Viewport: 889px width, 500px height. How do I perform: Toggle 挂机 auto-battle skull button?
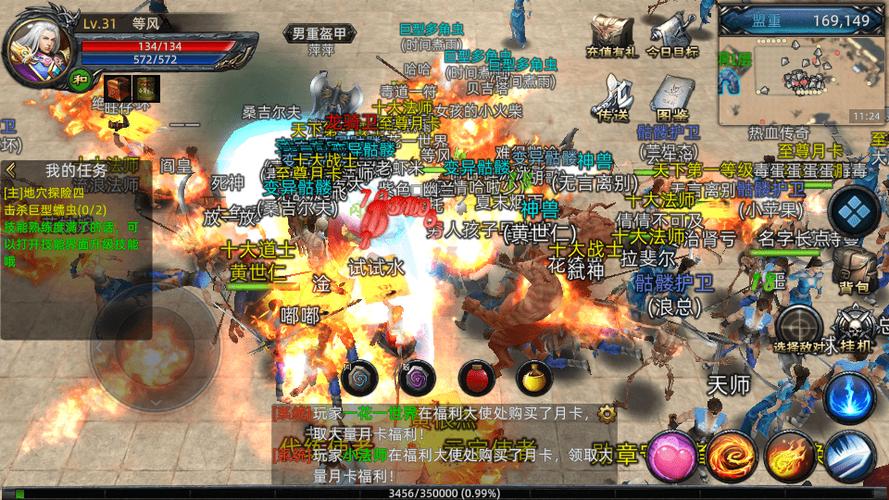855,327
